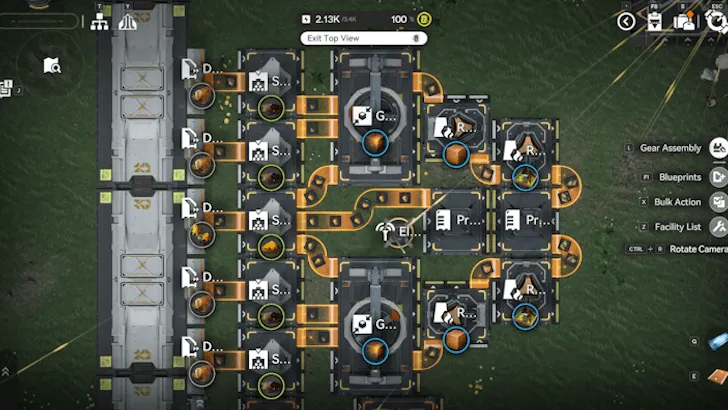The image size is (728, 410).
Task: Click the Exit Top View button
Action: [359, 38]
